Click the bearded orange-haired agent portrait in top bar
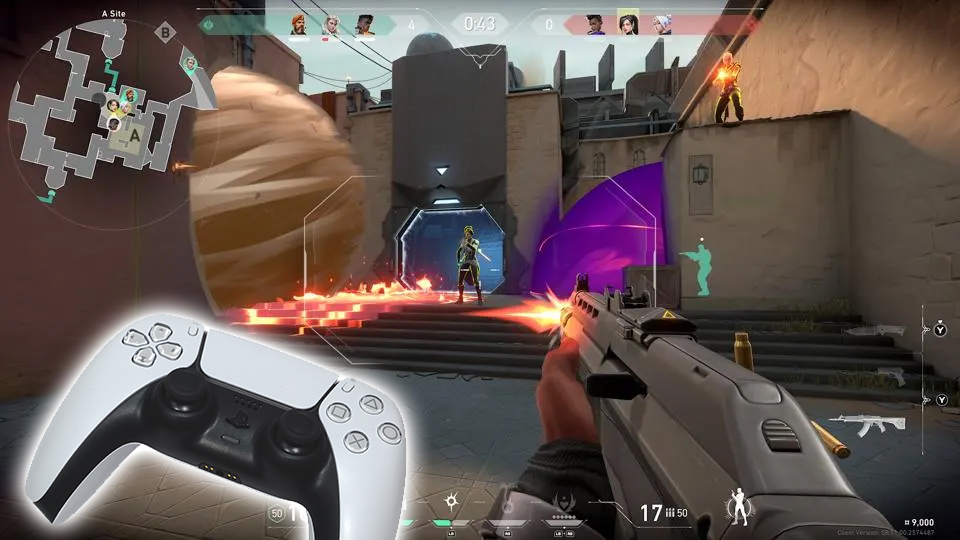This screenshot has height=540, width=960. (299, 24)
